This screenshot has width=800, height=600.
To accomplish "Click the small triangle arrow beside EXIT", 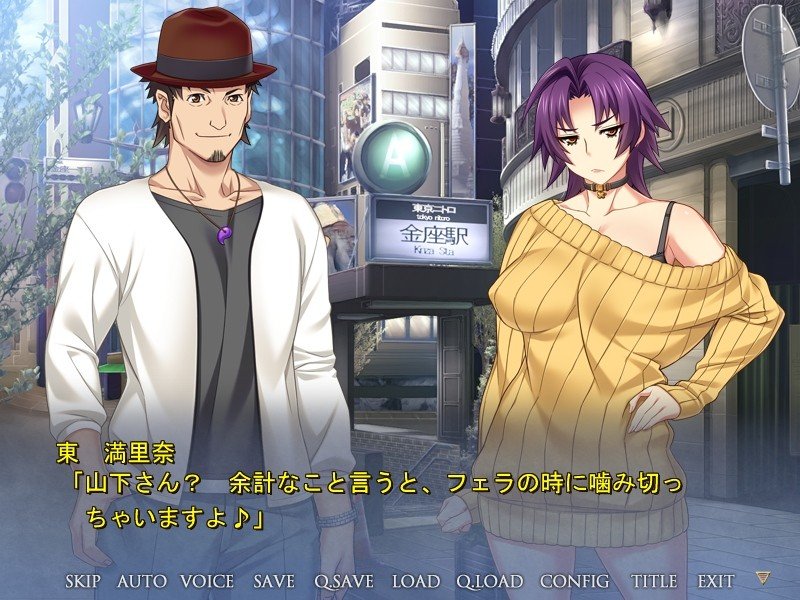I will point(763,579).
